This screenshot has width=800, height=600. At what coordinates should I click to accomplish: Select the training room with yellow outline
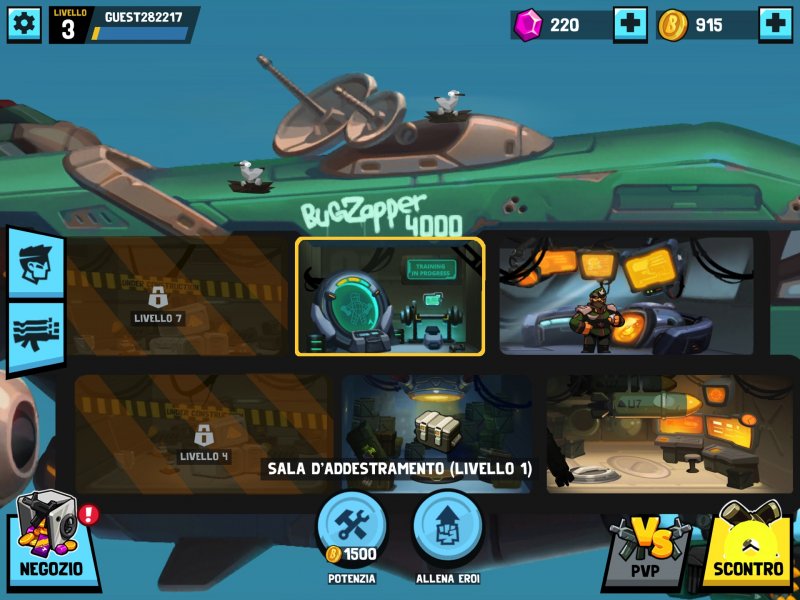click(x=390, y=296)
